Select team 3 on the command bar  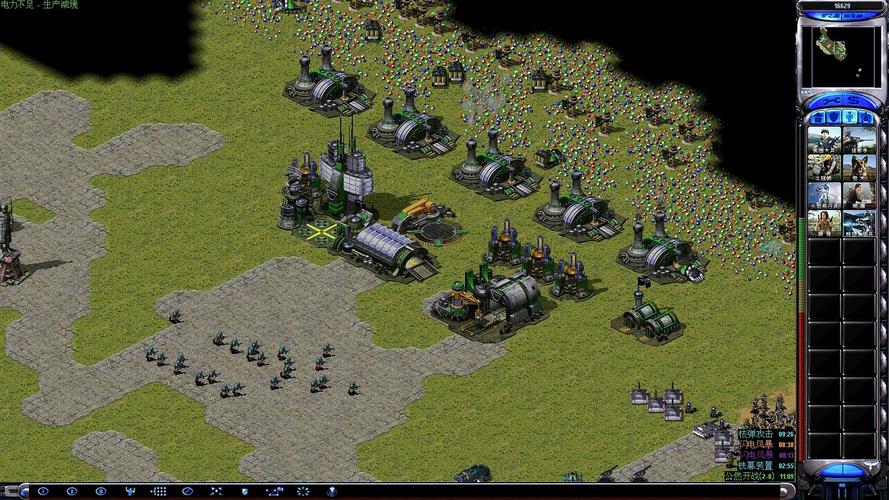100,491
